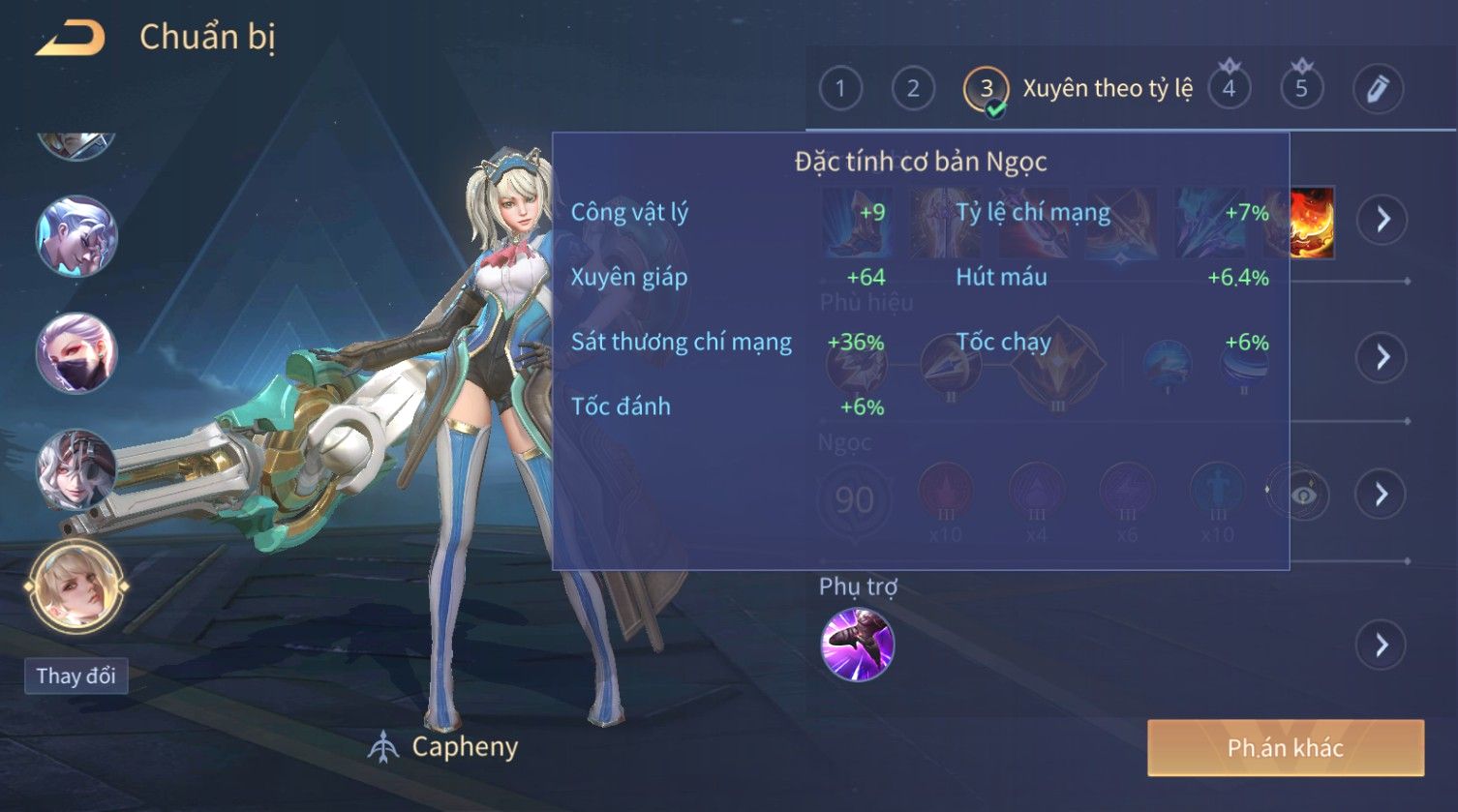The height and width of the screenshot is (812, 1458).
Task: Pick the blue-haired hero portrait
Action: (x=76, y=236)
